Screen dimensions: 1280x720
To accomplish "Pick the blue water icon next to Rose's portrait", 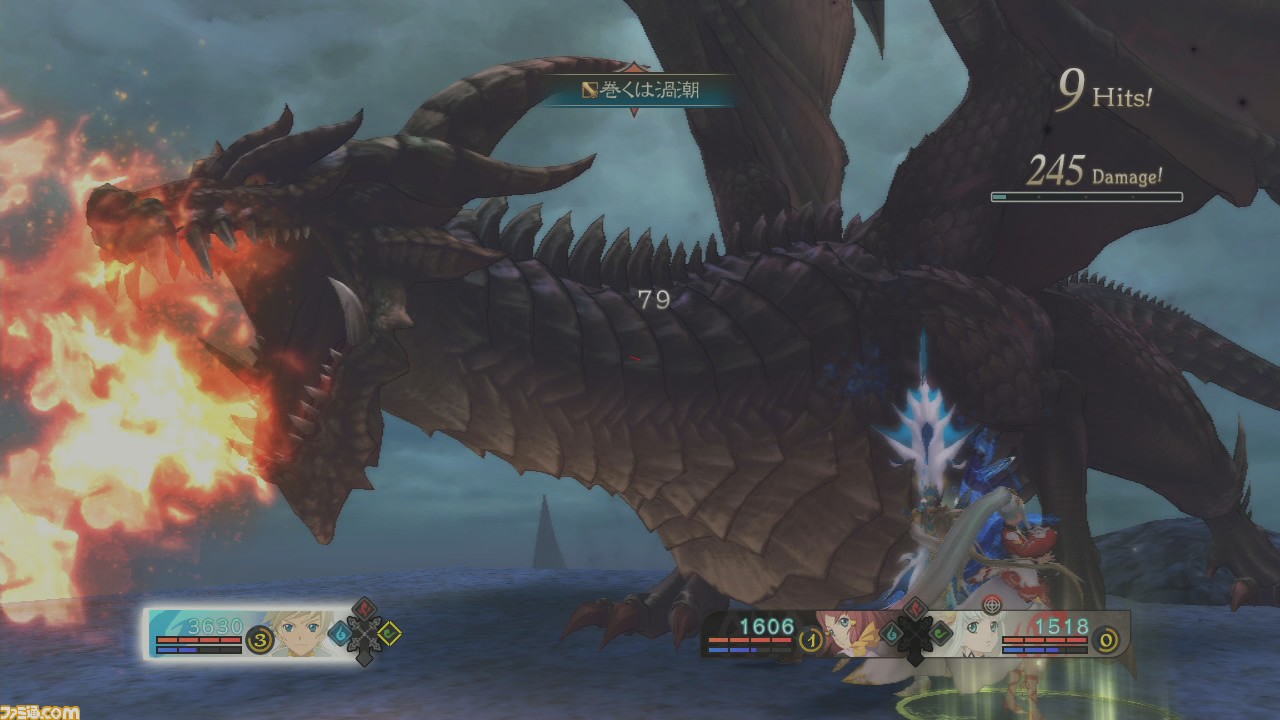I will click(889, 632).
